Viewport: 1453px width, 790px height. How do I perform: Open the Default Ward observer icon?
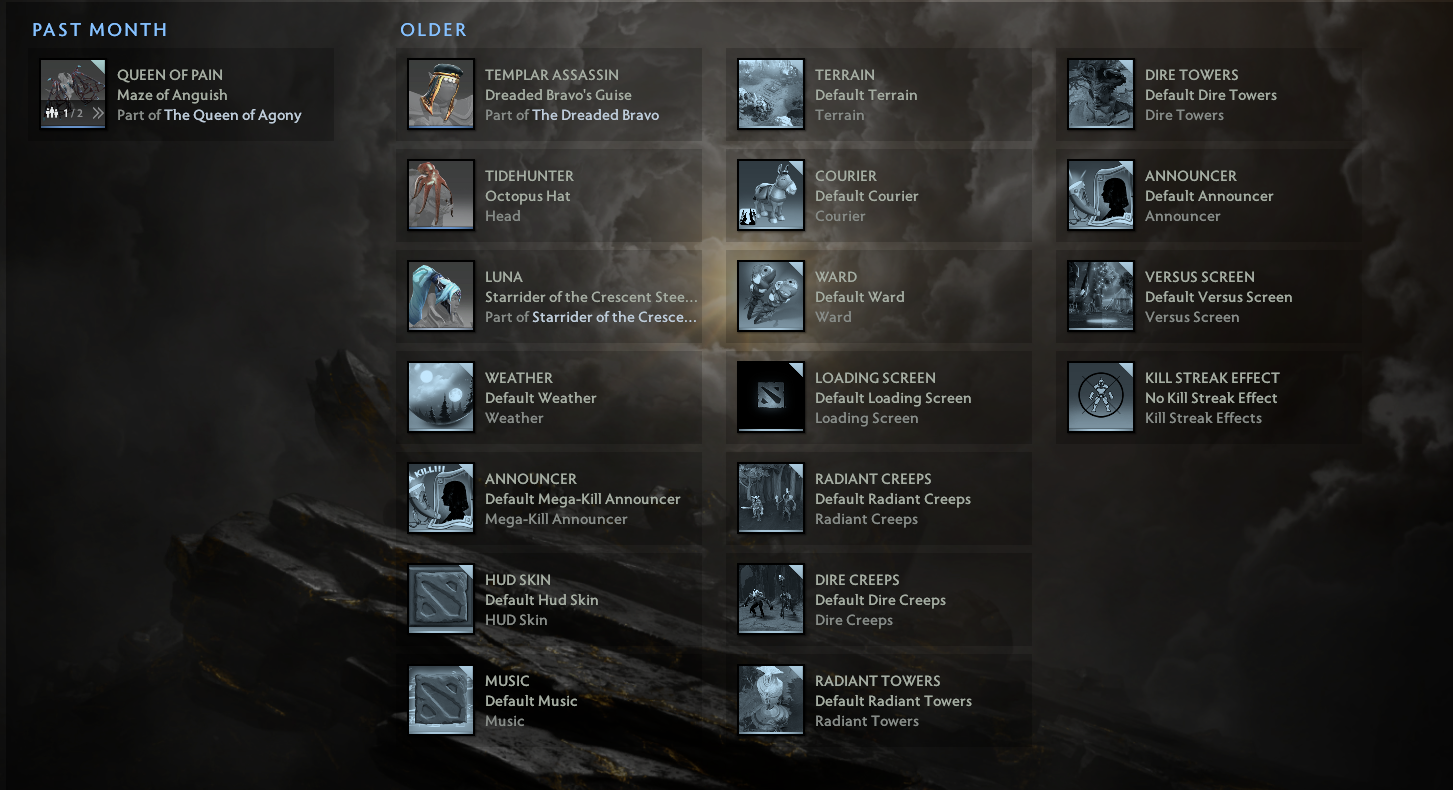[770, 297]
